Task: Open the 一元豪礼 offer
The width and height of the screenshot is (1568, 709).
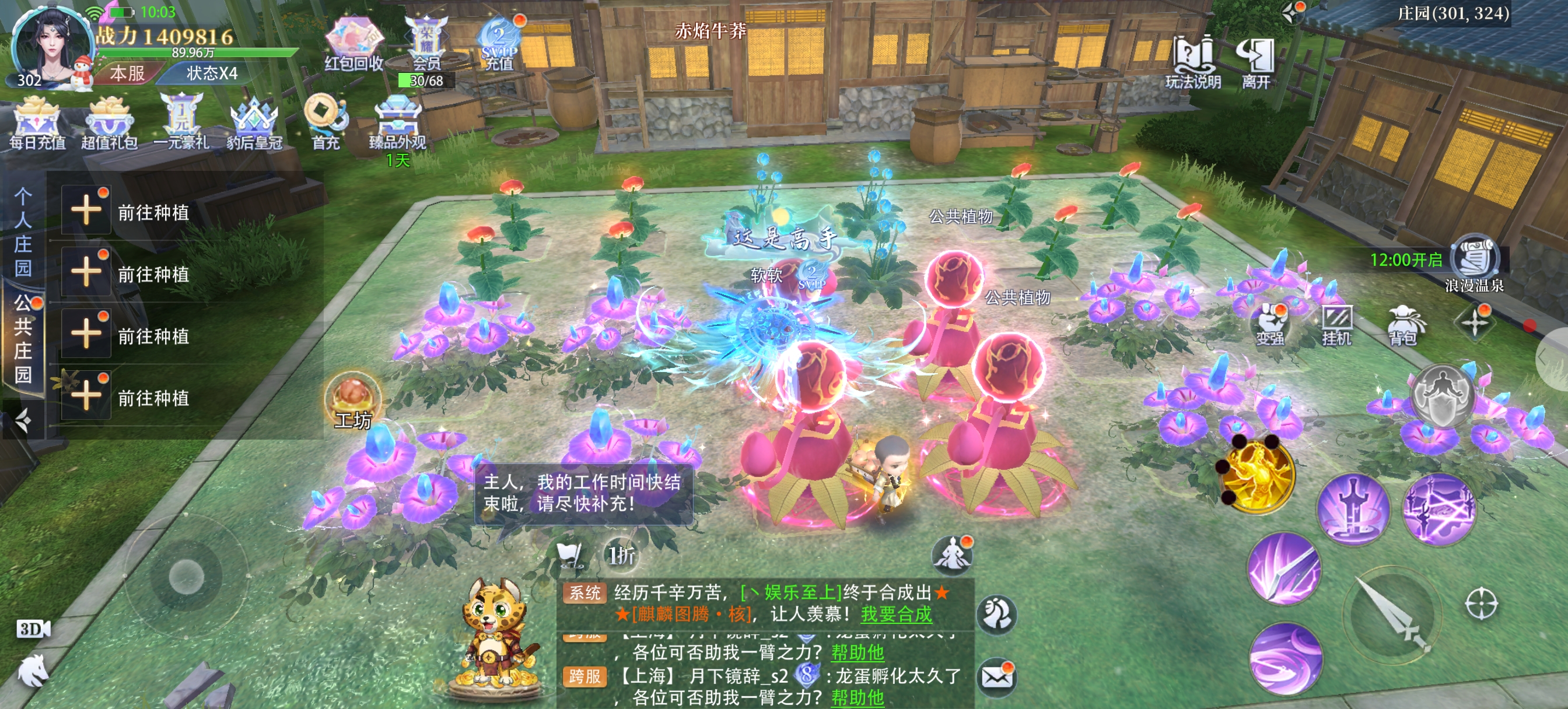Action: point(181,122)
